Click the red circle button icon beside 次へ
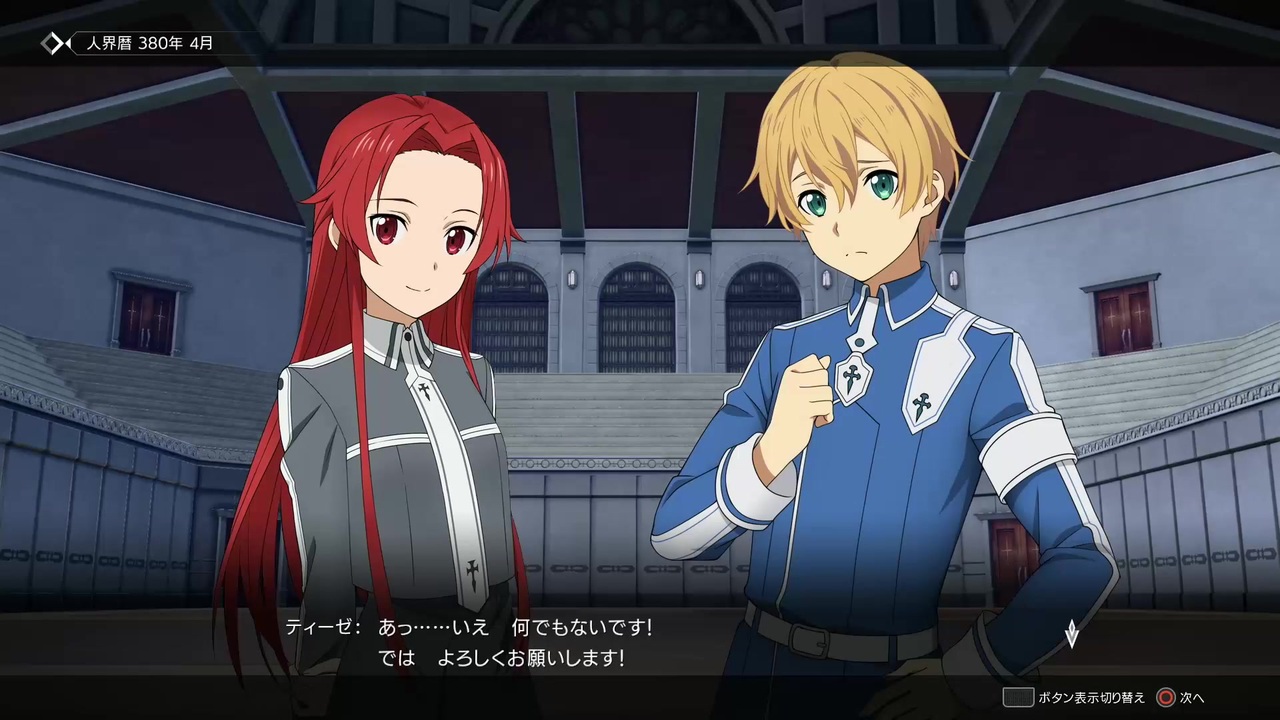 click(1165, 697)
